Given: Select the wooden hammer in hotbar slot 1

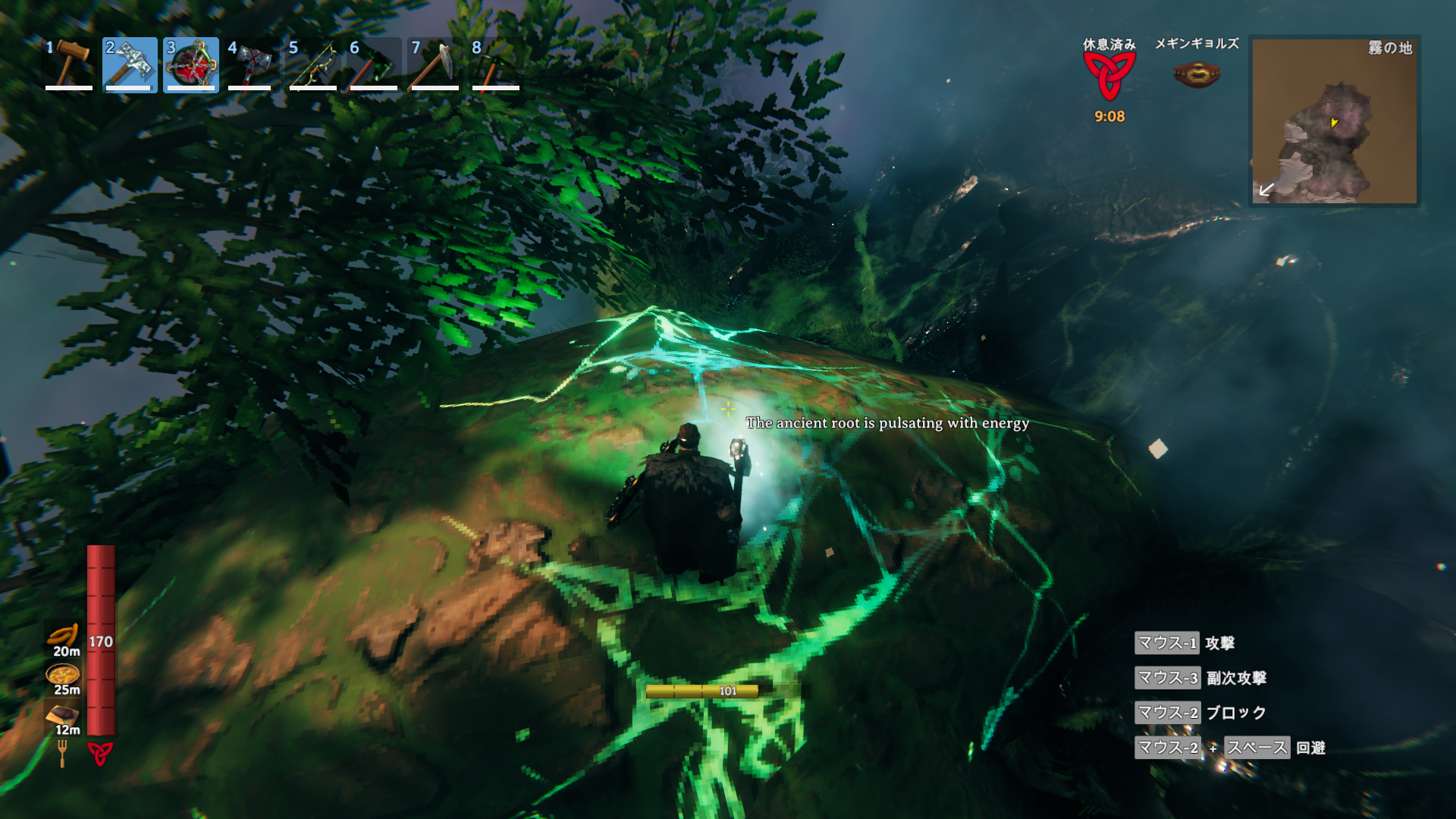Looking at the screenshot, I should click(x=69, y=64).
